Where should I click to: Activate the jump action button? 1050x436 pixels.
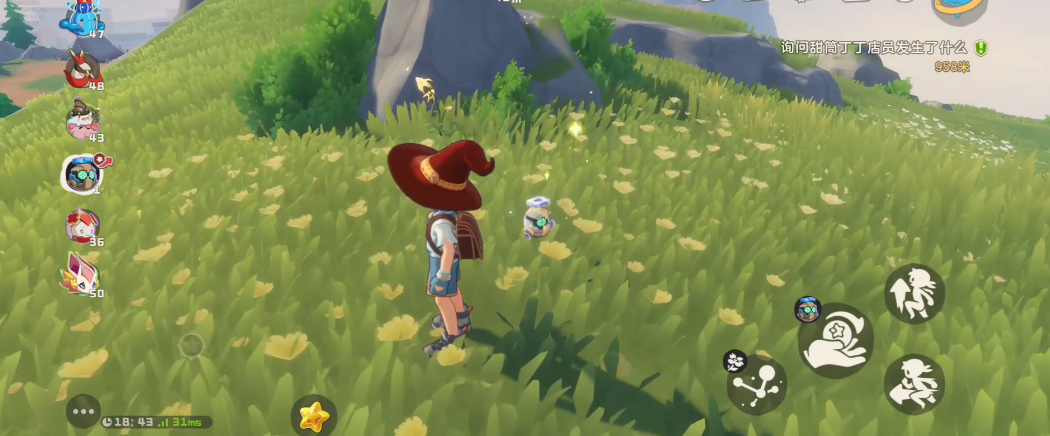pyautogui.click(x=914, y=294)
